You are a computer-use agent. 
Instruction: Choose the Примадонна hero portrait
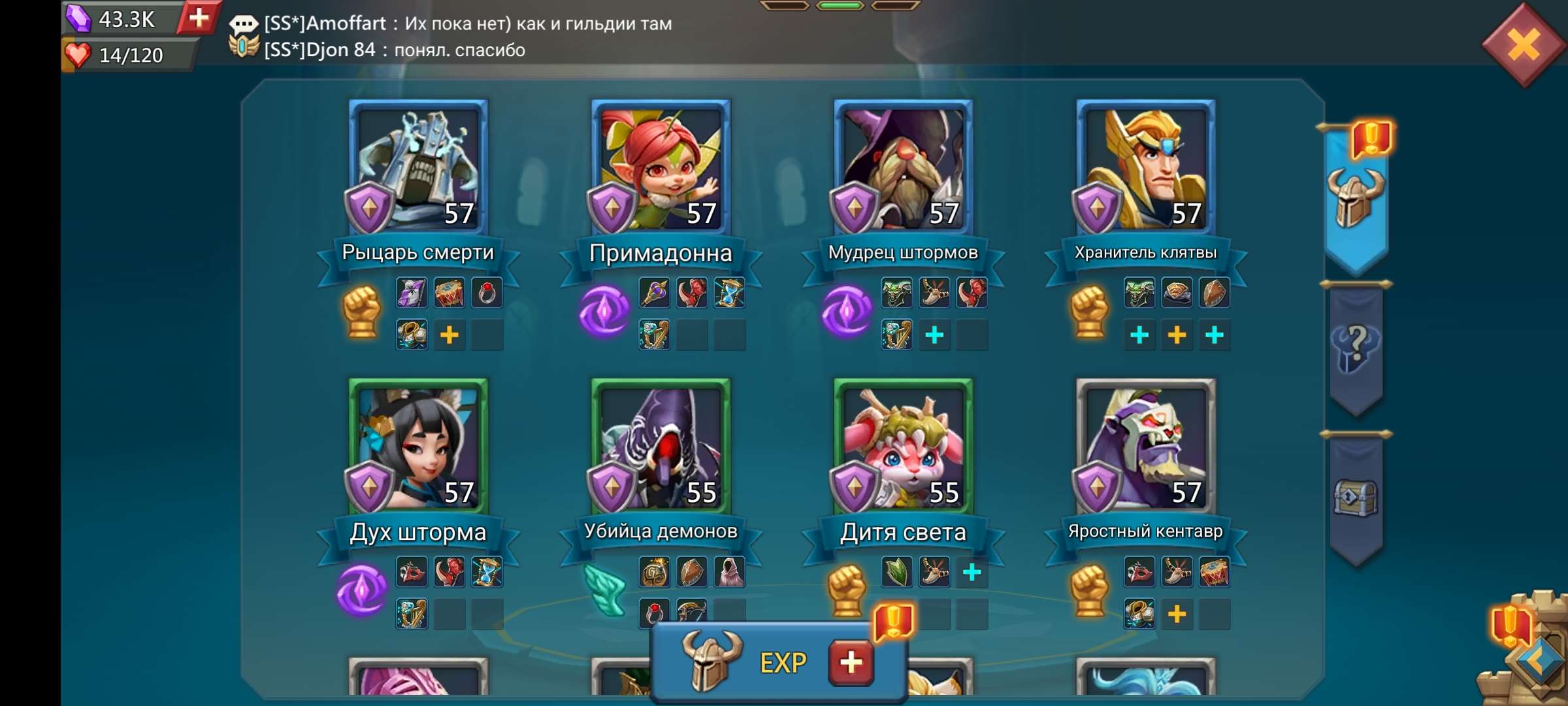[x=661, y=167]
